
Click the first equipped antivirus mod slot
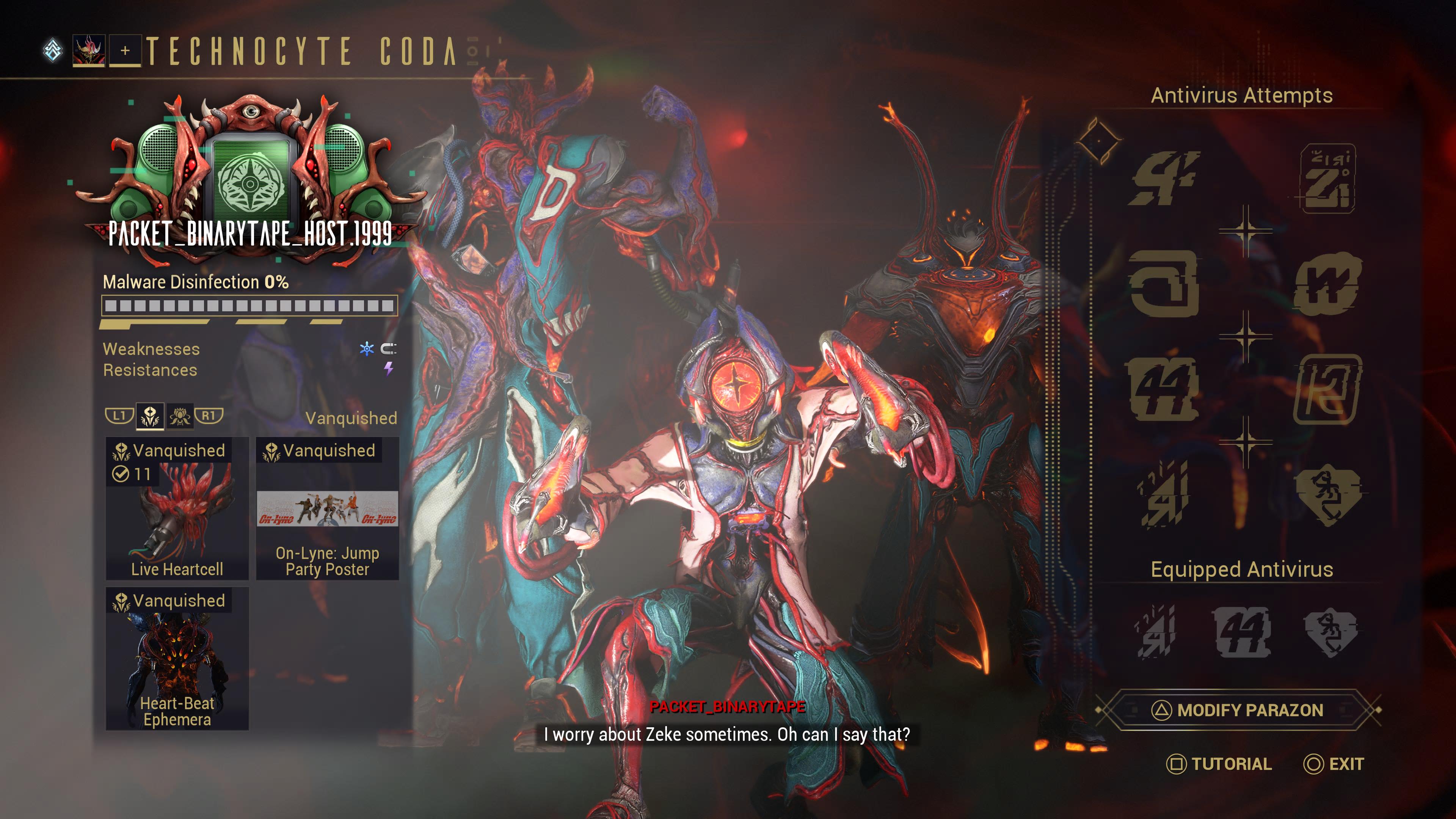pos(1155,631)
